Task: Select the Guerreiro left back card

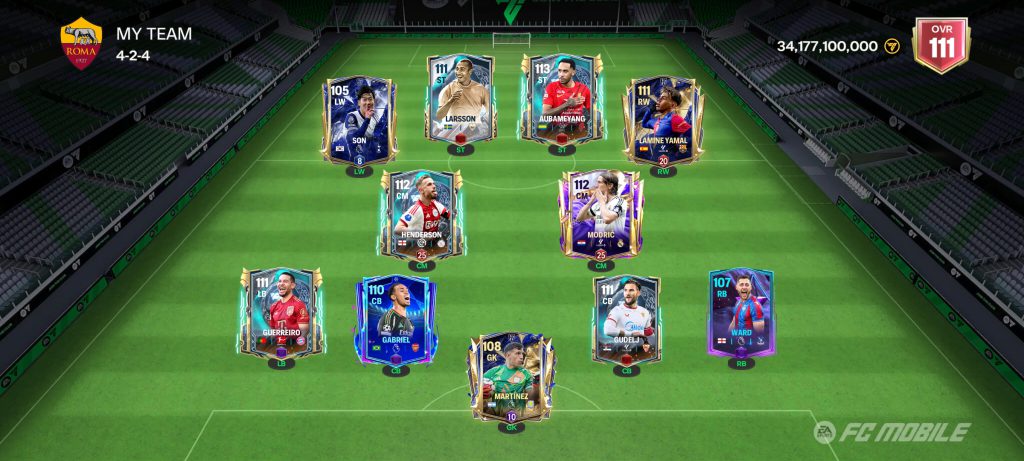Action: (x=282, y=313)
